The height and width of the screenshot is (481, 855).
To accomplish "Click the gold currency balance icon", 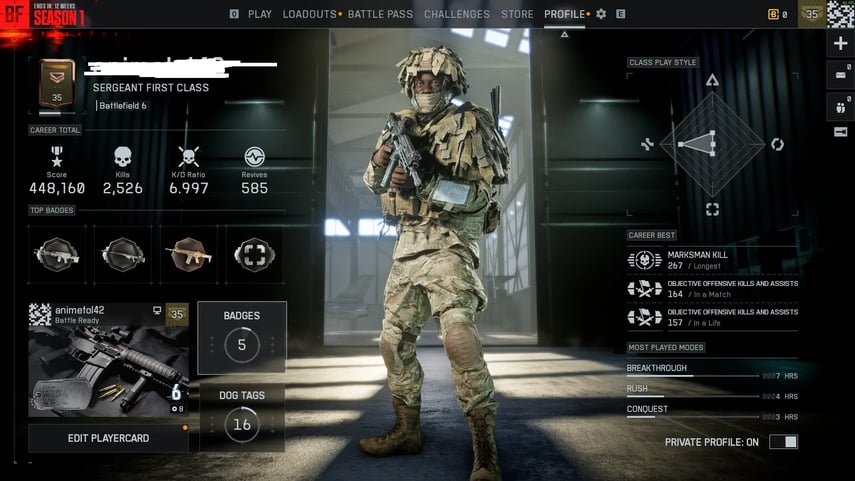I will [x=772, y=14].
